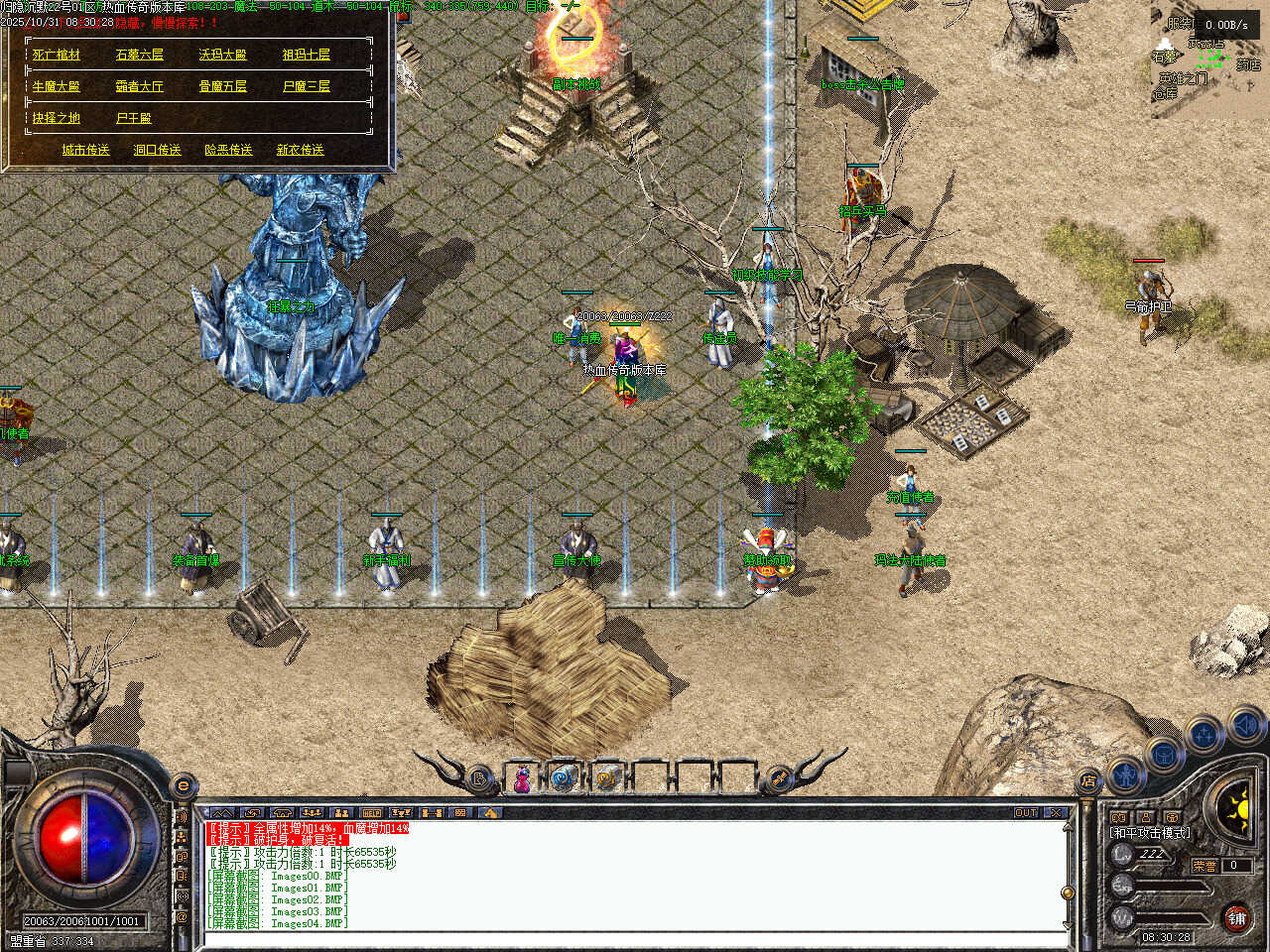Image resolution: width=1270 pixels, height=952 pixels.
Task: Open the 城市传送 category
Action: (x=86, y=151)
